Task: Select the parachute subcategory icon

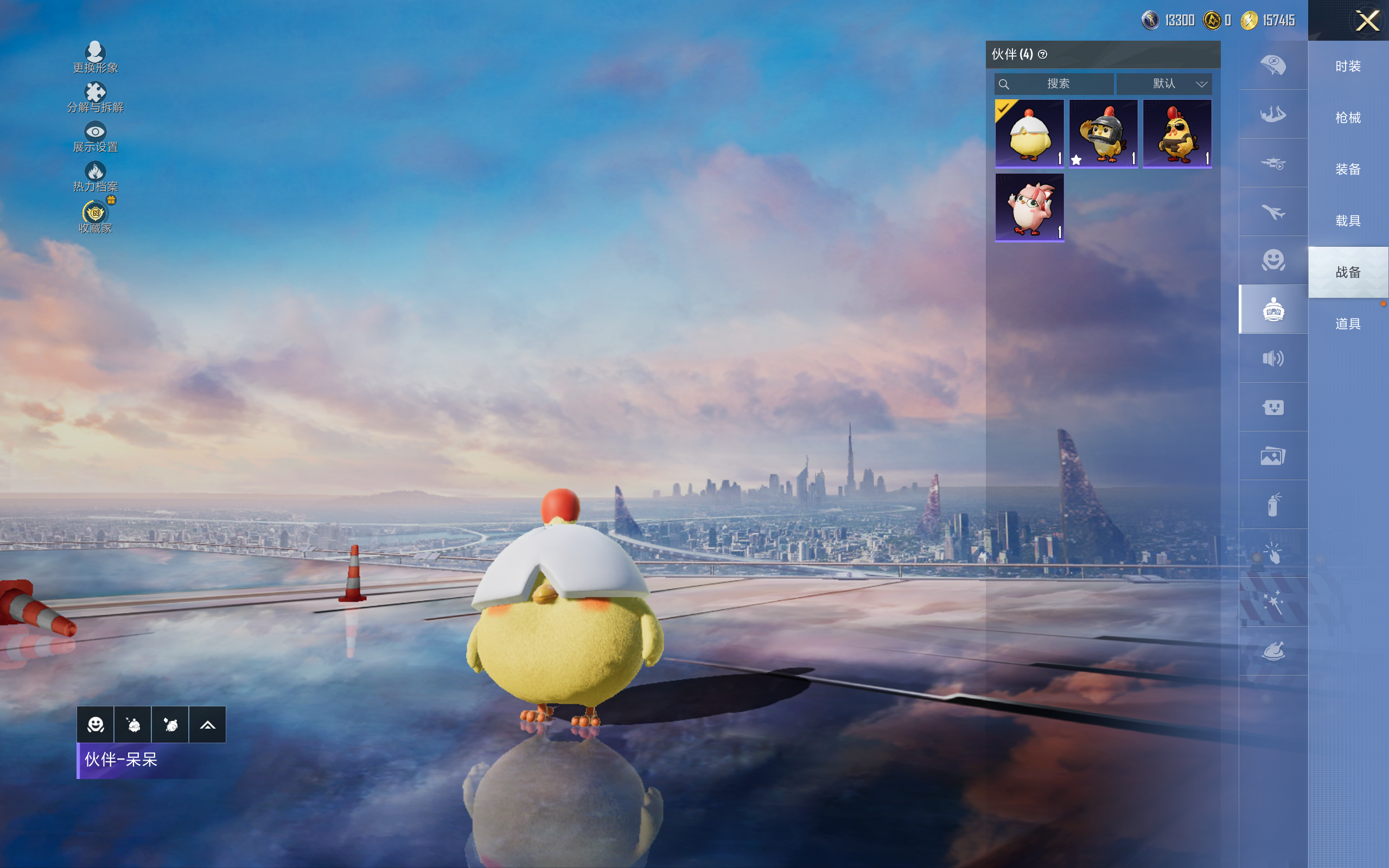Action: [1273, 65]
